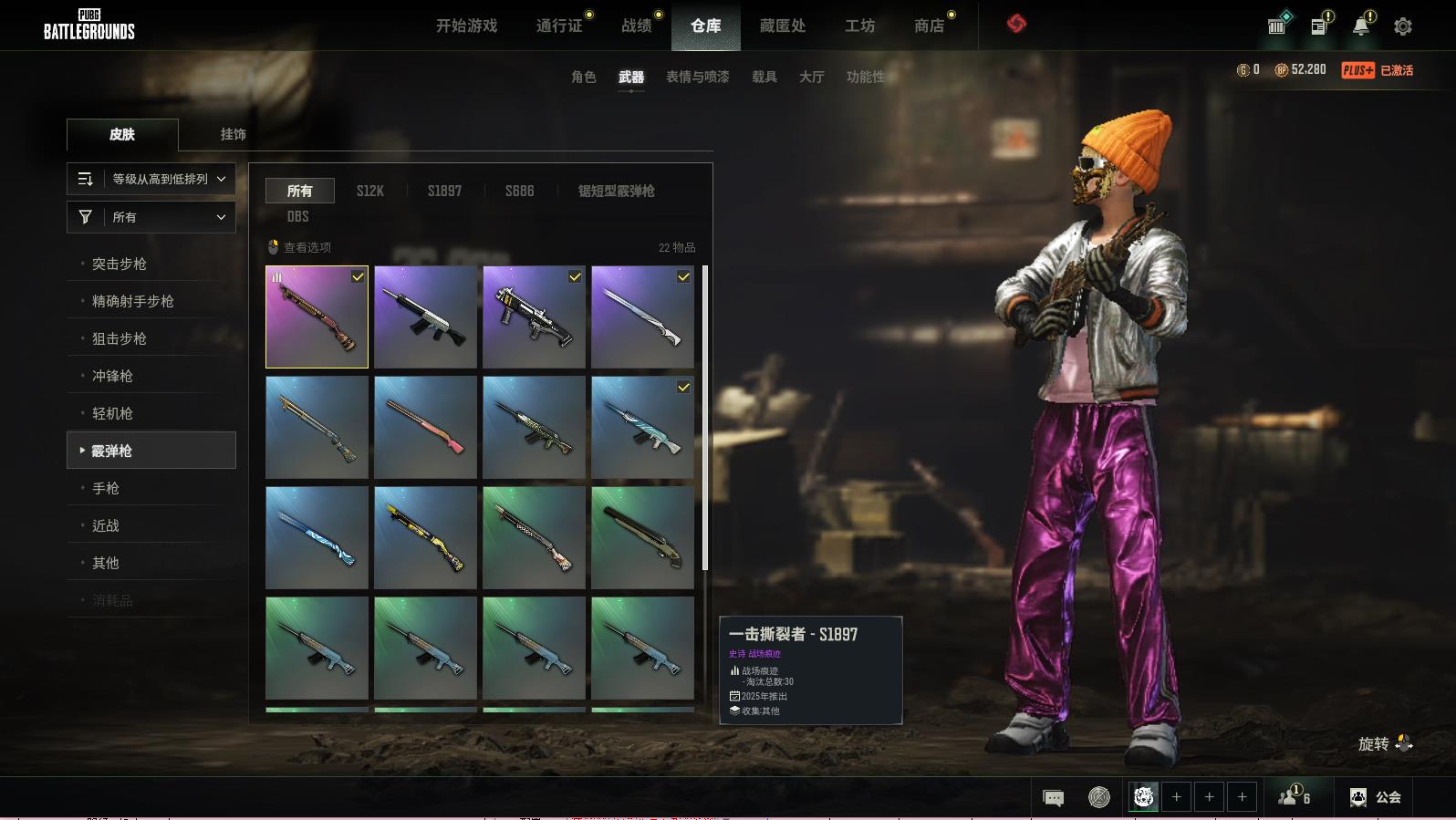Open the 战绩 career page
Image resolution: width=1456 pixels, height=820 pixels.
(x=637, y=26)
